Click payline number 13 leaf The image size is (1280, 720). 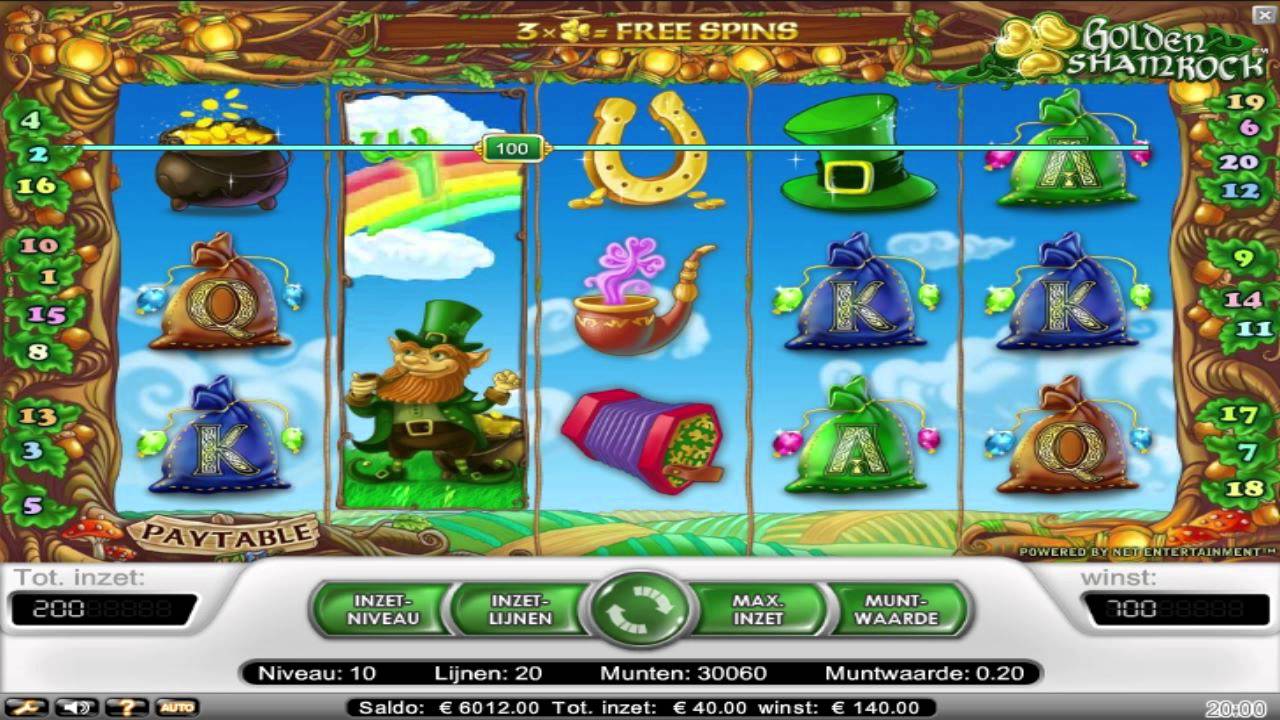point(38,416)
